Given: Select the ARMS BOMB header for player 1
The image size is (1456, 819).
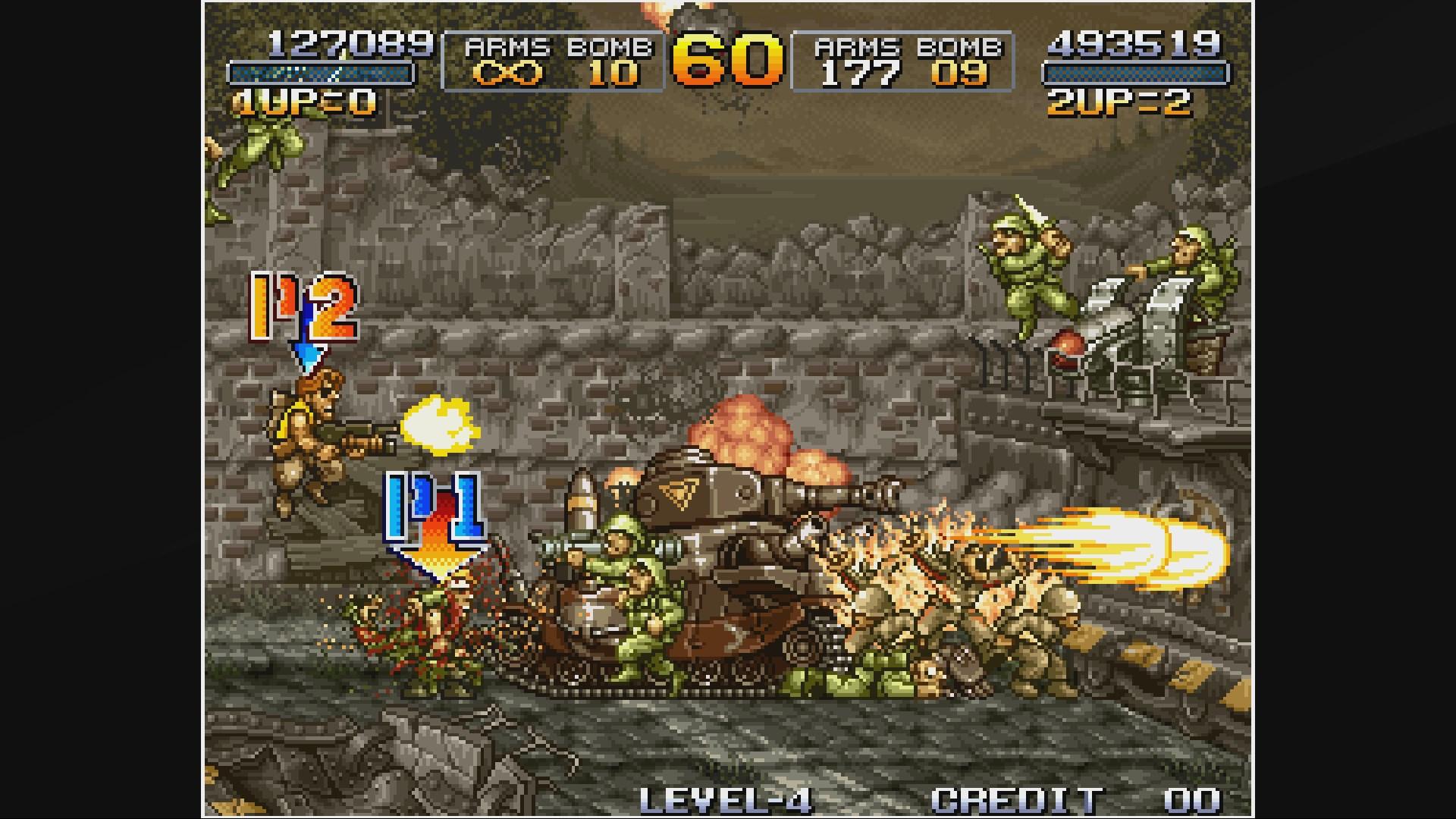Looking at the screenshot, I should [x=557, y=47].
